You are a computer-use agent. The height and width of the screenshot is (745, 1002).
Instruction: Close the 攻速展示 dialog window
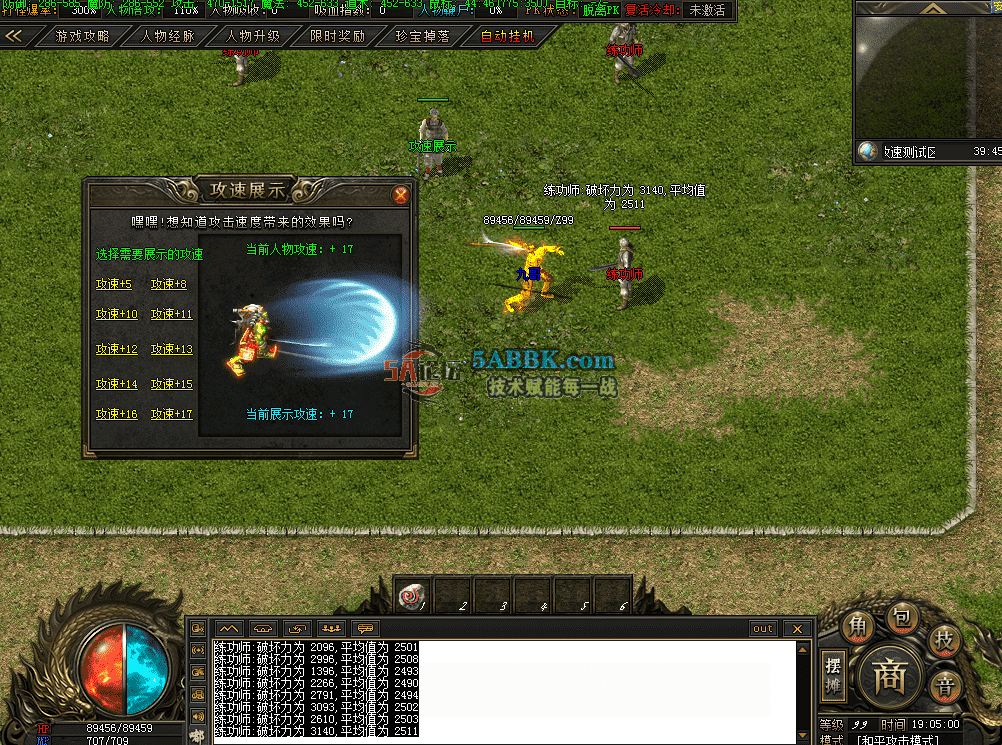coord(400,195)
